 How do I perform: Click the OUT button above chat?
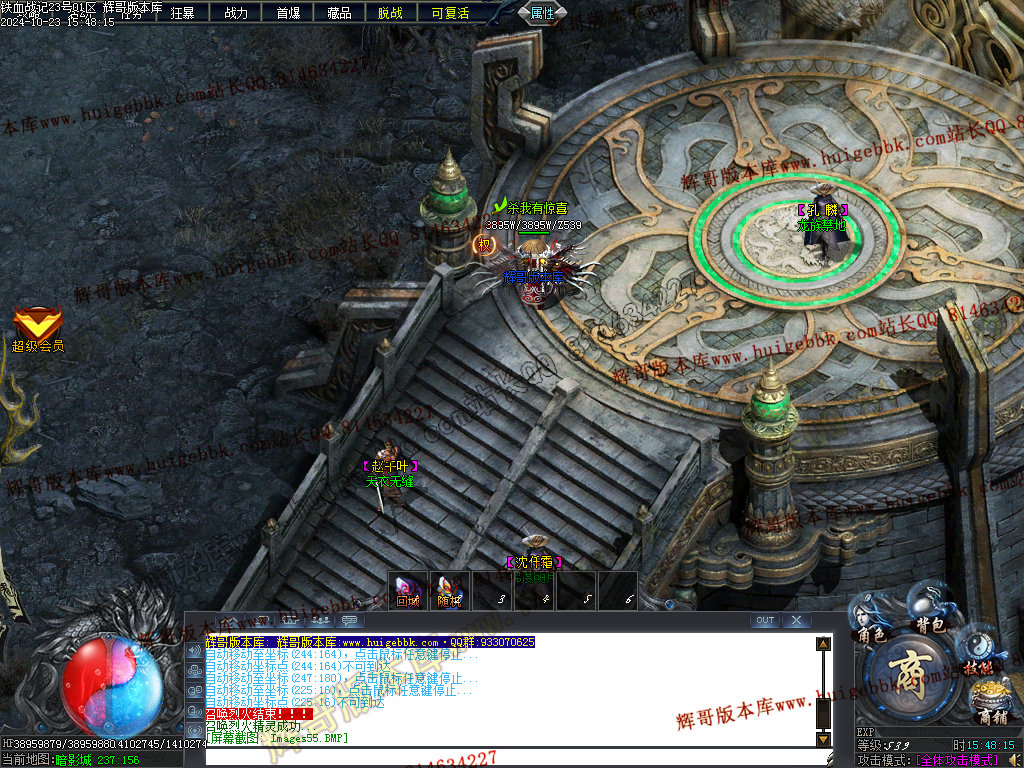(765, 620)
